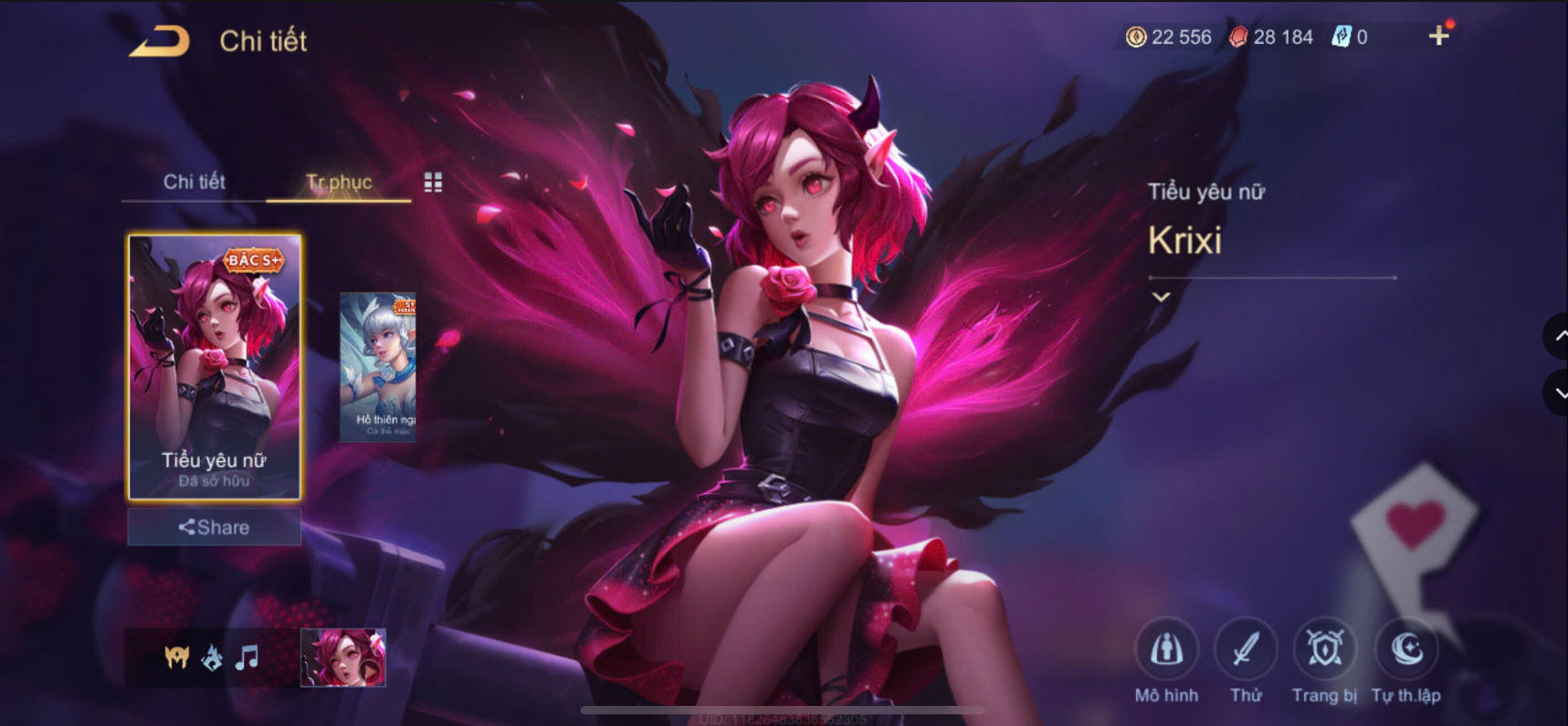Select the golden helmet icon near bottom left

[x=176, y=658]
